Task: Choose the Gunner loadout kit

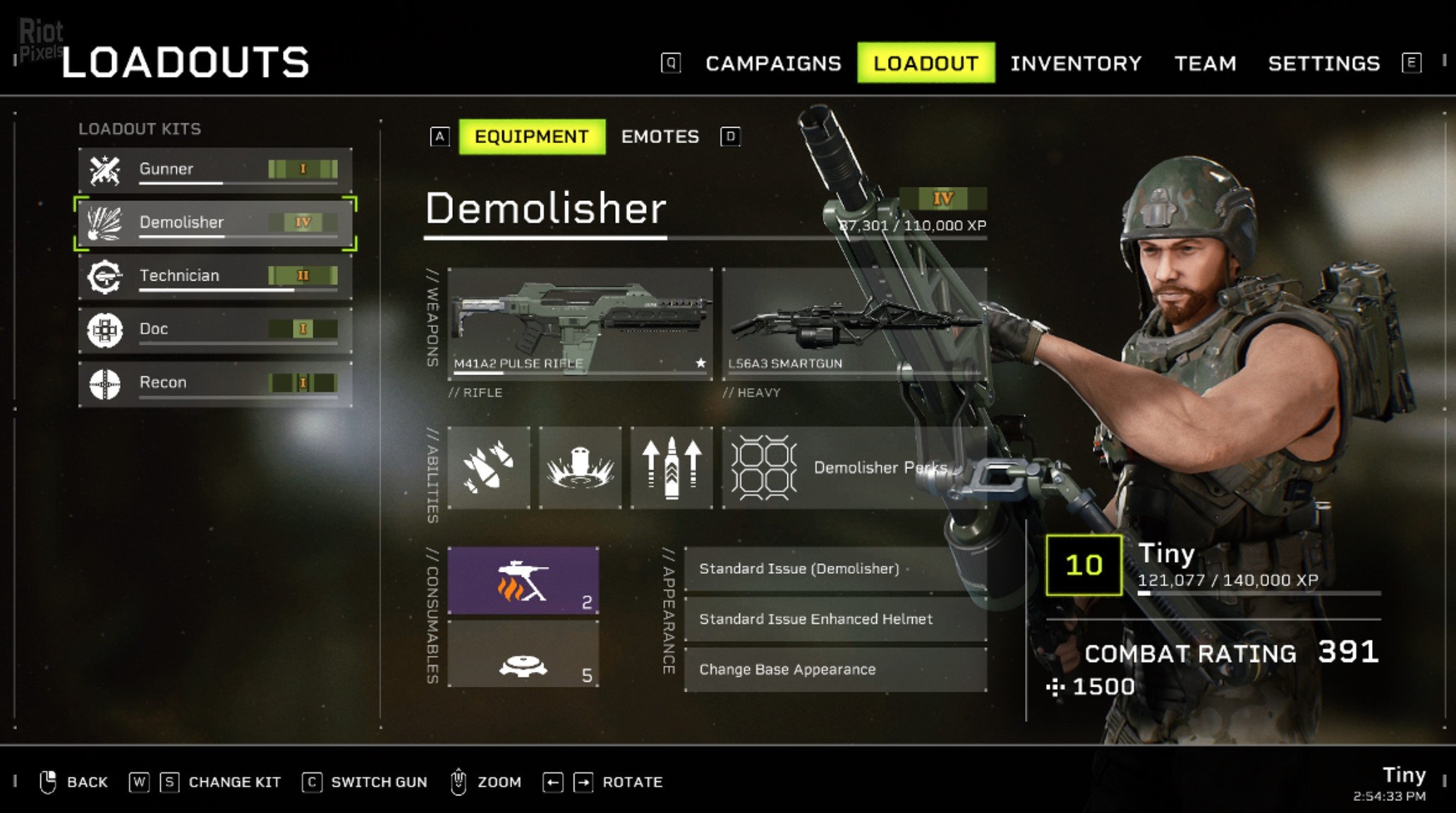Action: 215,169
